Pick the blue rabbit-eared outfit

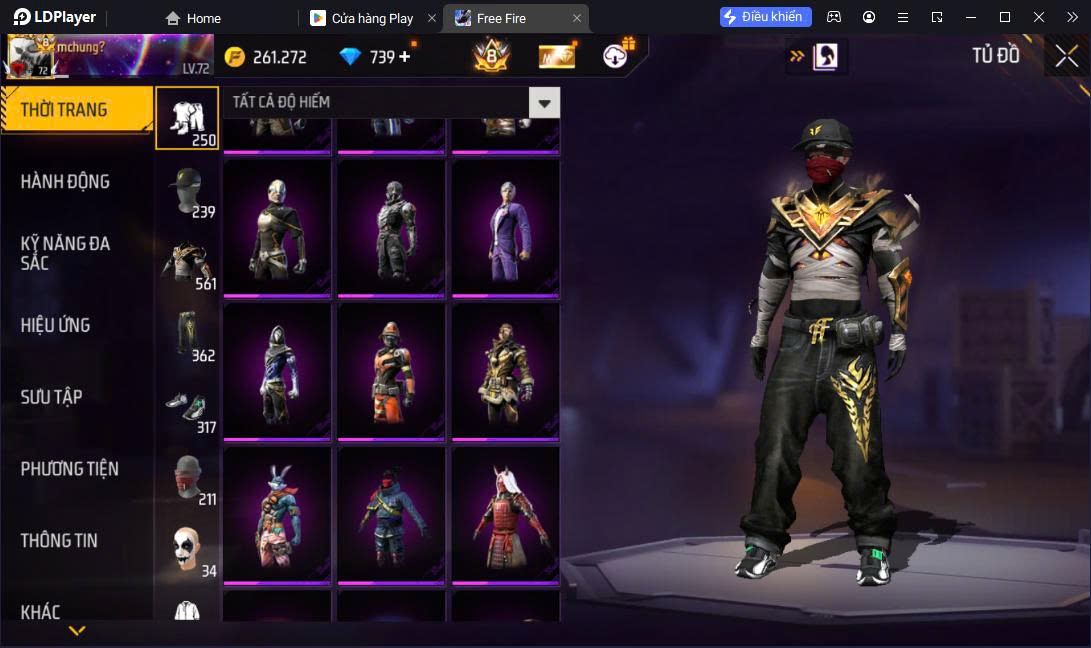coord(277,515)
